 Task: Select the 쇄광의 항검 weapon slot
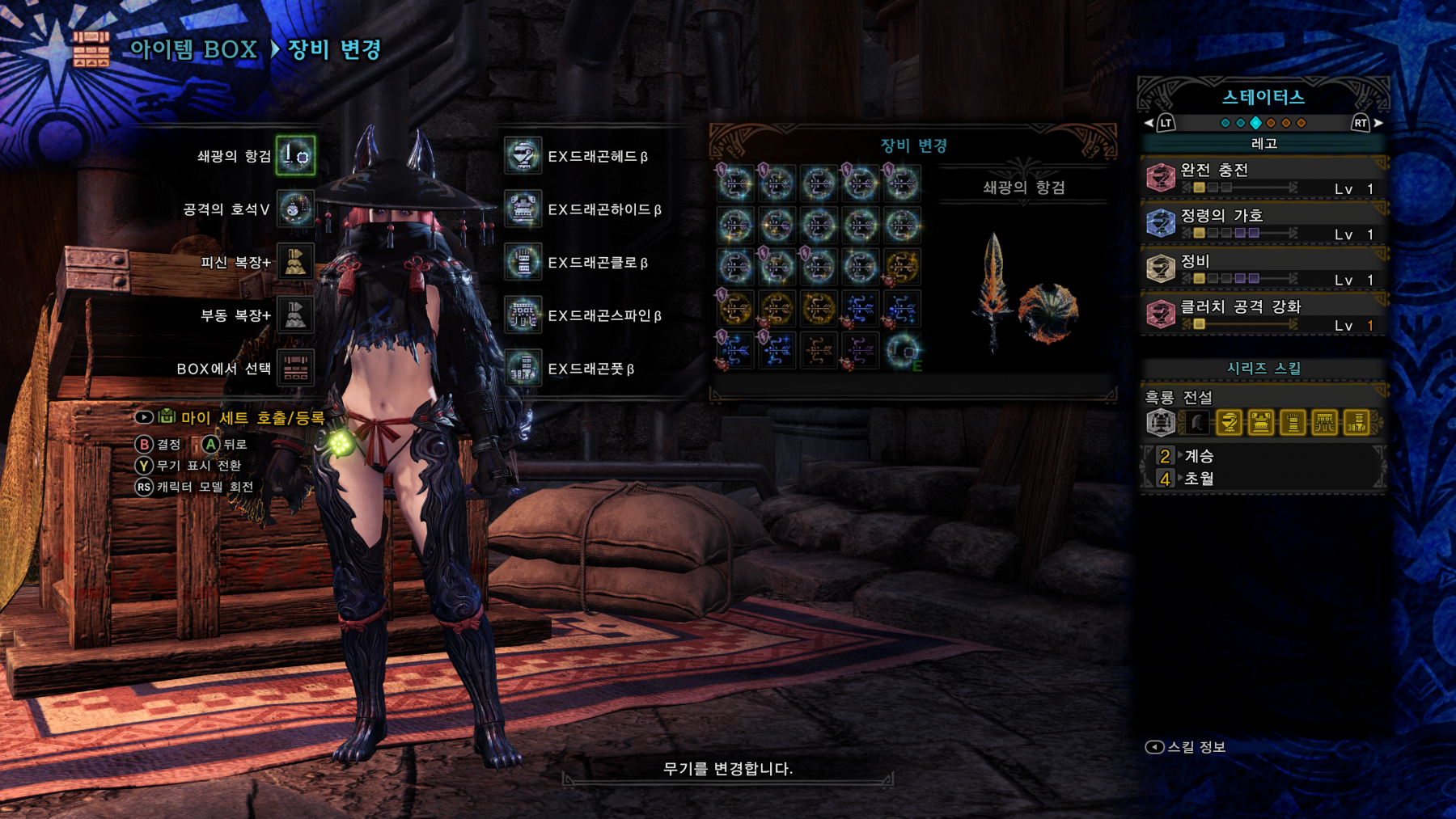click(x=295, y=156)
